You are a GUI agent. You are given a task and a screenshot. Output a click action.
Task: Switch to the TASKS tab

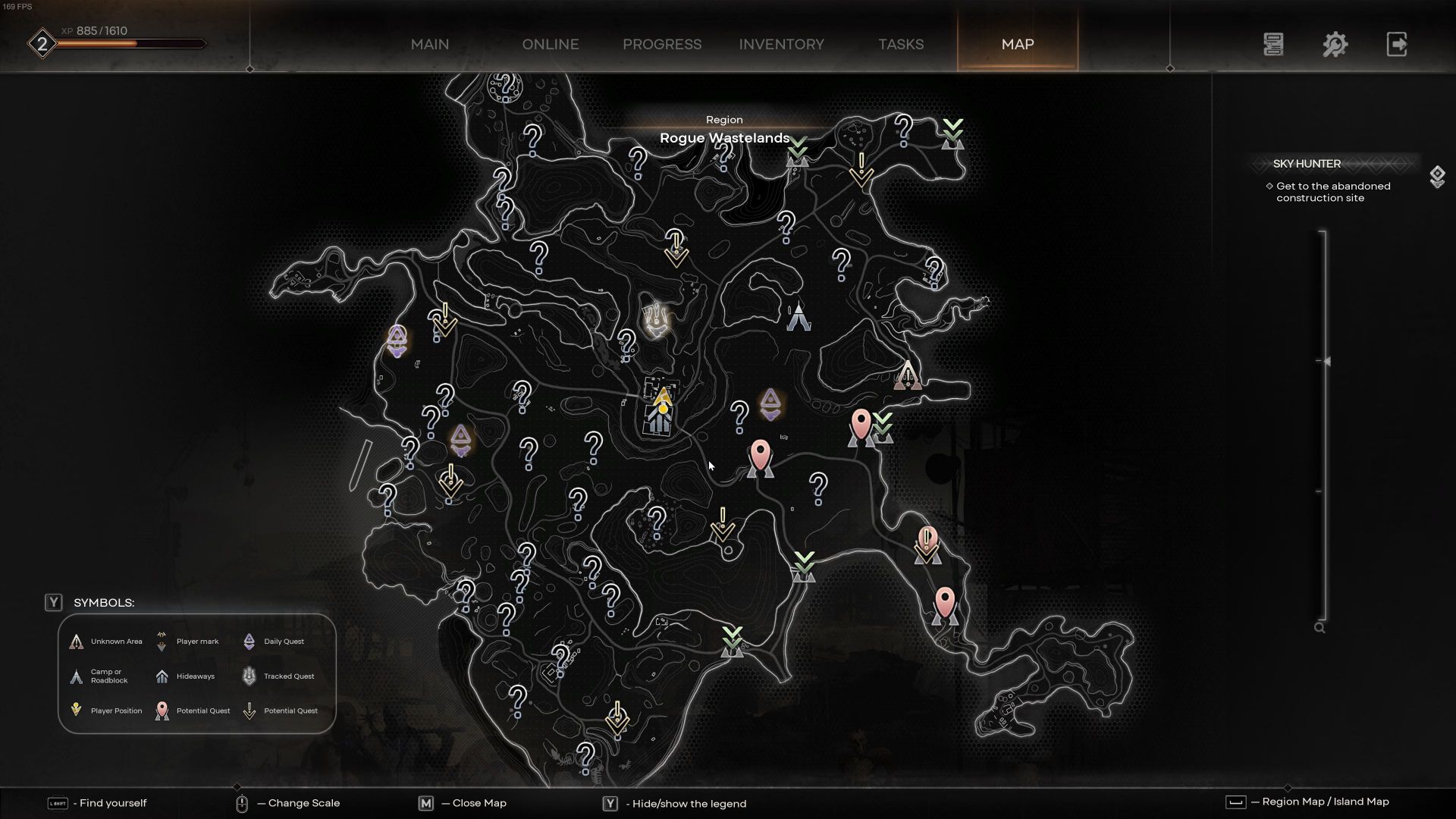click(901, 44)
